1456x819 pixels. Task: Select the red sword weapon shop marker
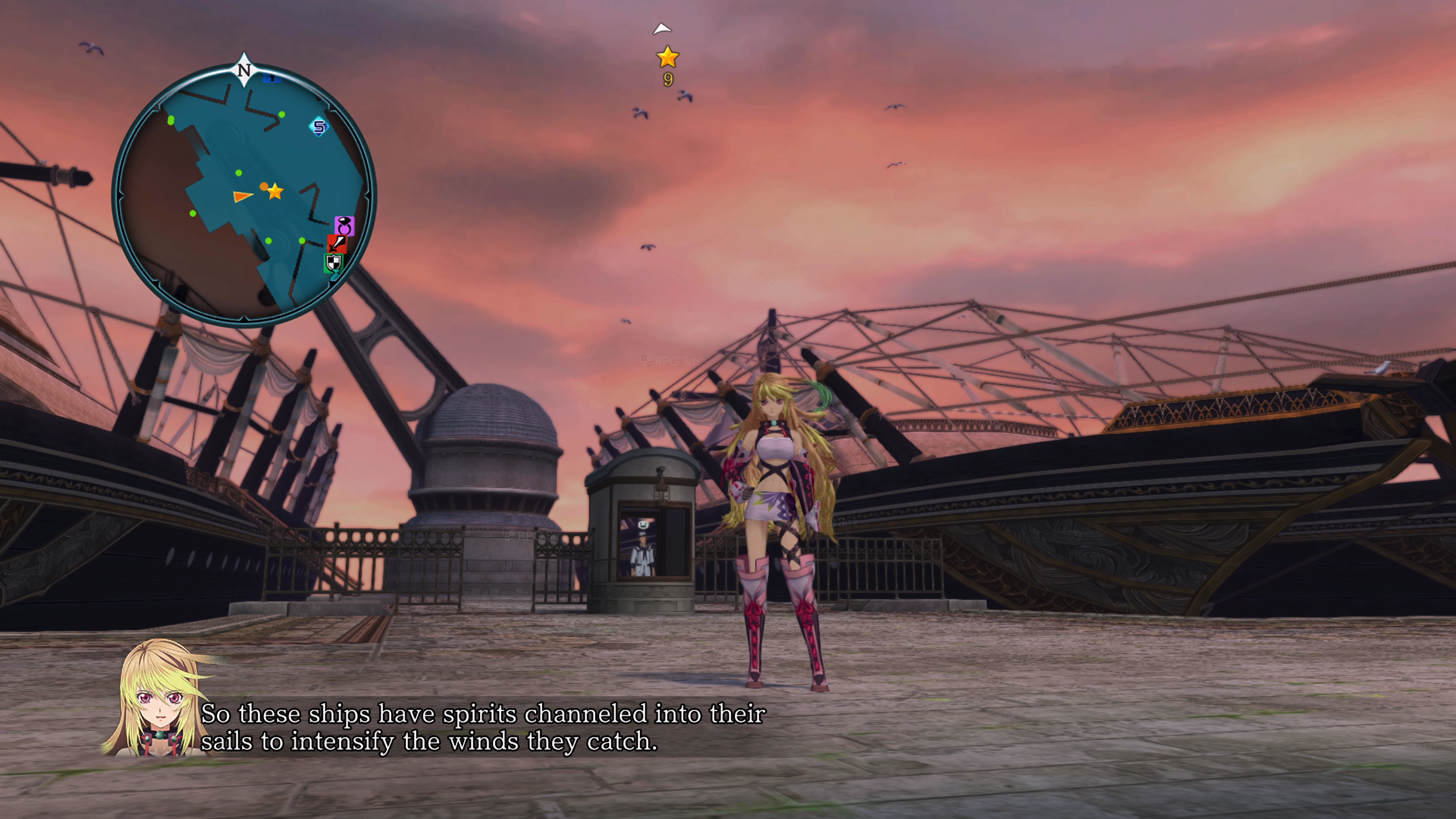point(337,243)
